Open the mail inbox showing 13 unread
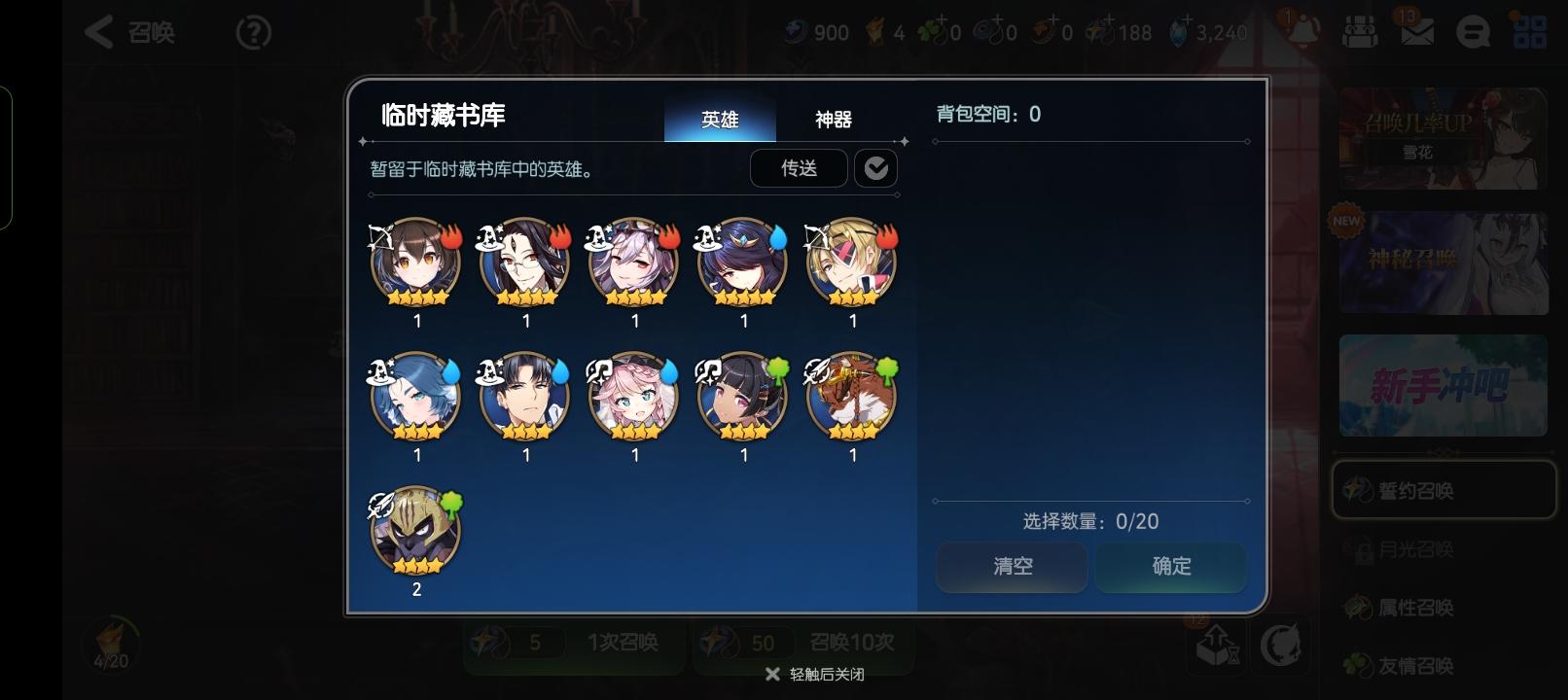This screenshot has height=700, width=1568. tap(1416, 31)
